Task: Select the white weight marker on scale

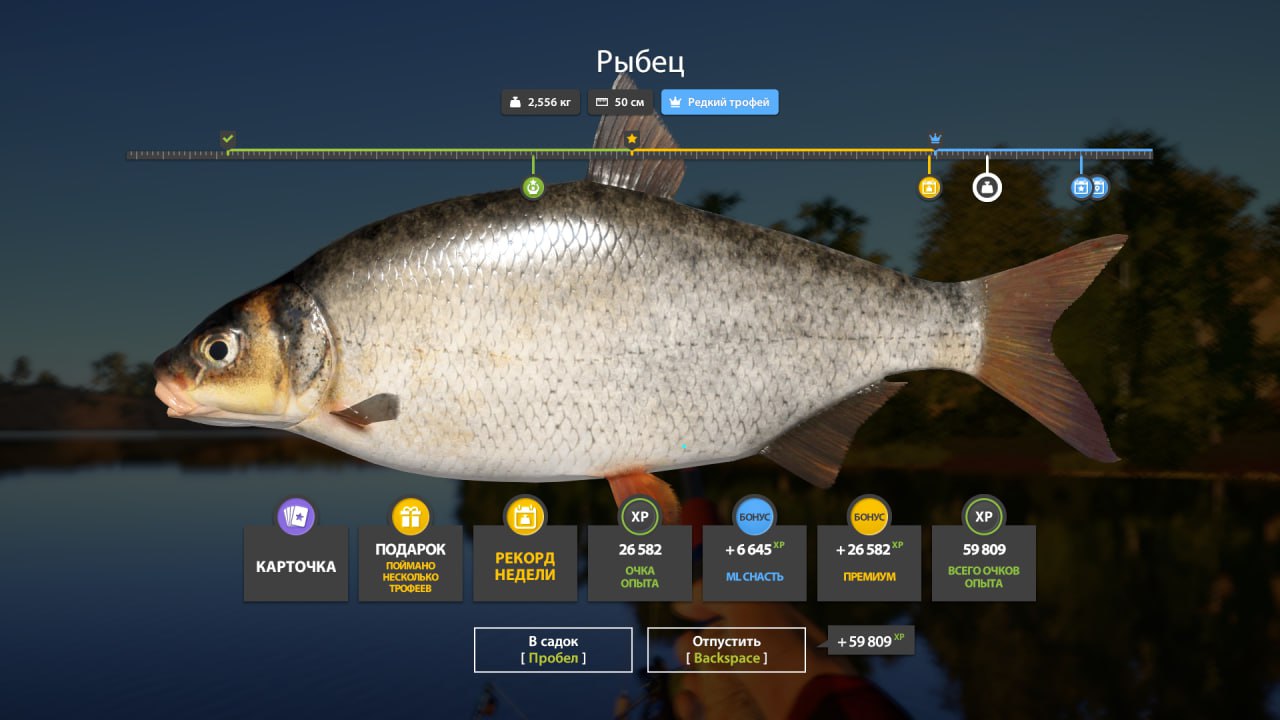Action: click(x=987, y=187)
